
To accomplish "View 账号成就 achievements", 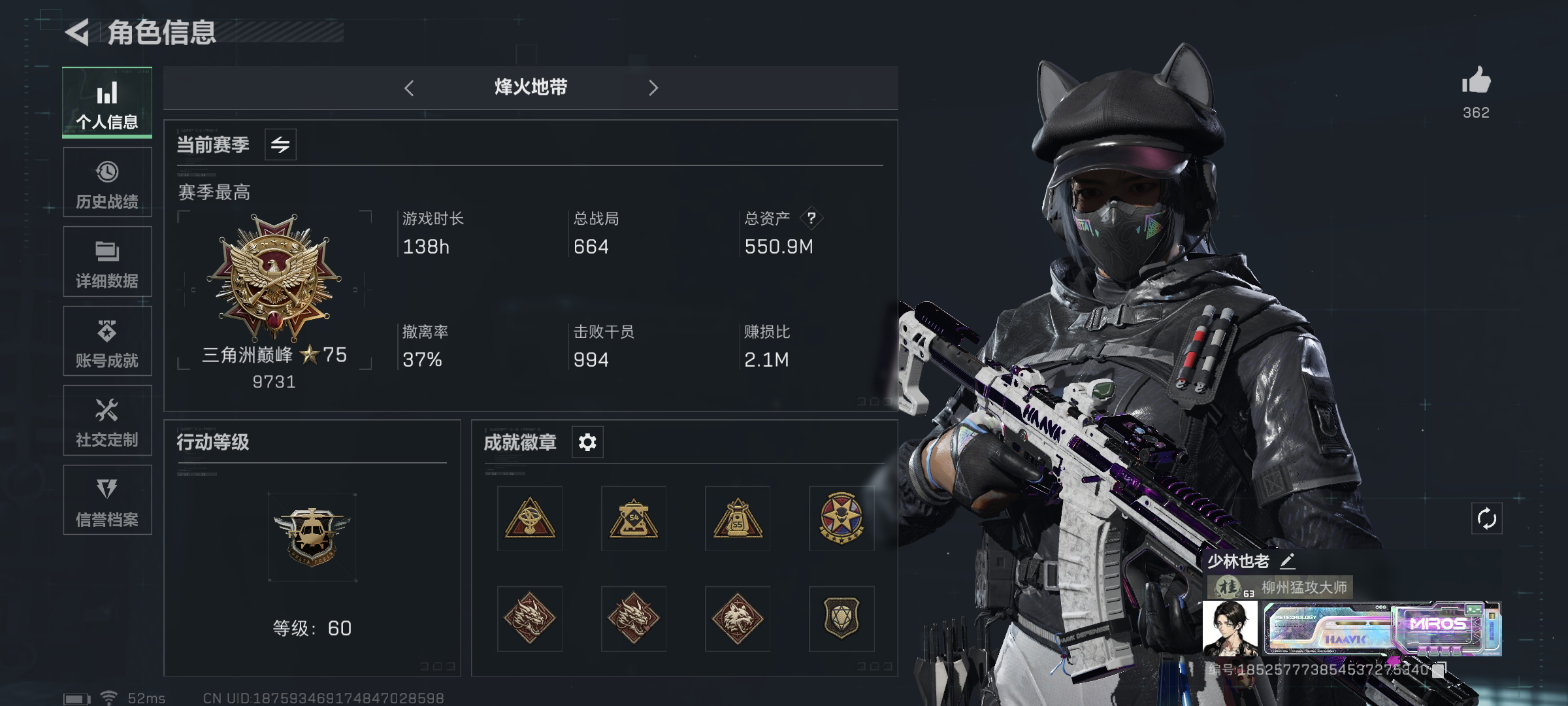I will point(107,341).
